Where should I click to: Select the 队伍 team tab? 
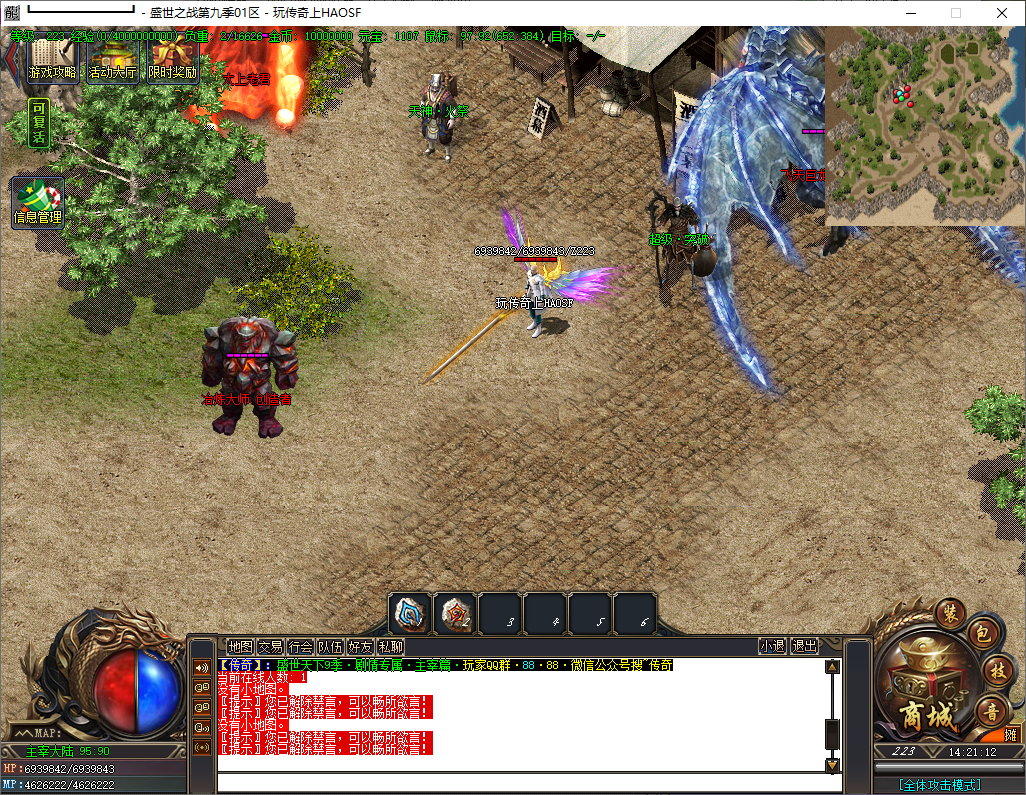330,647
